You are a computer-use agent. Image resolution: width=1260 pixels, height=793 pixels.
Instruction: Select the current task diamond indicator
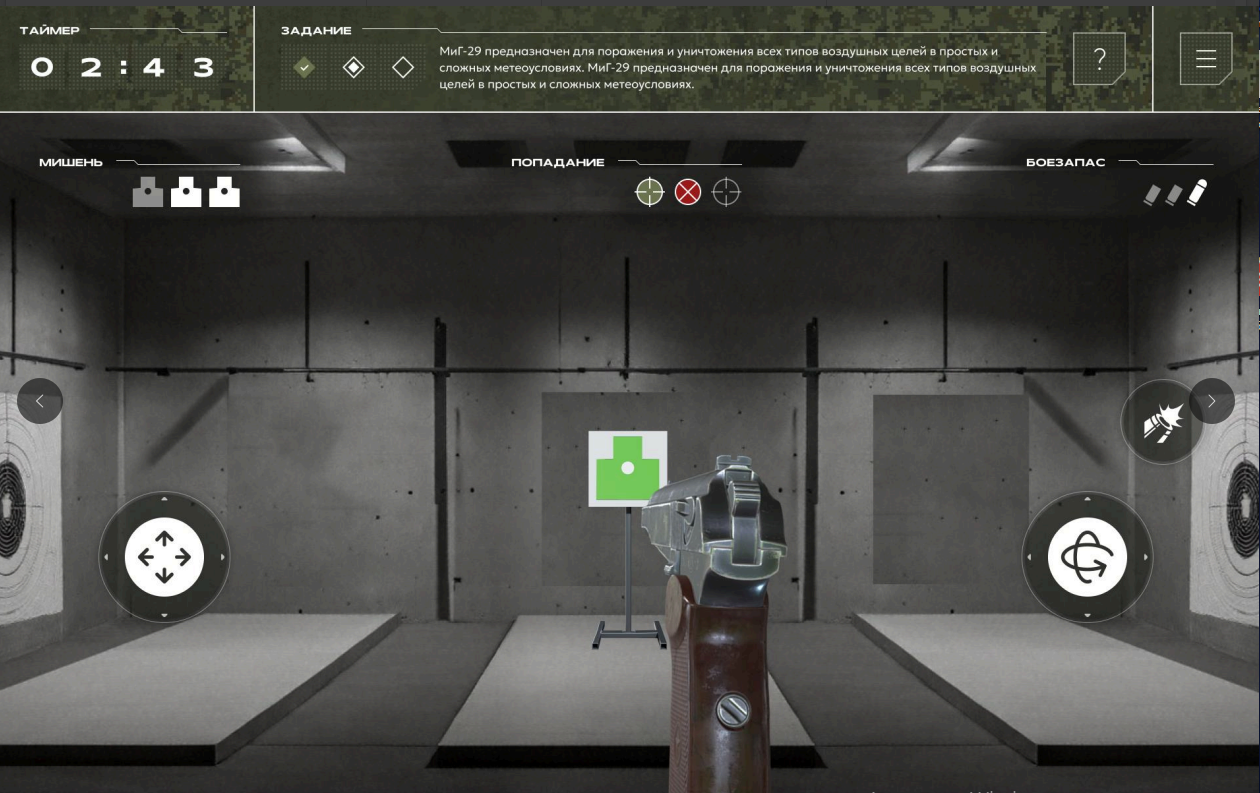tap(354, 67)
